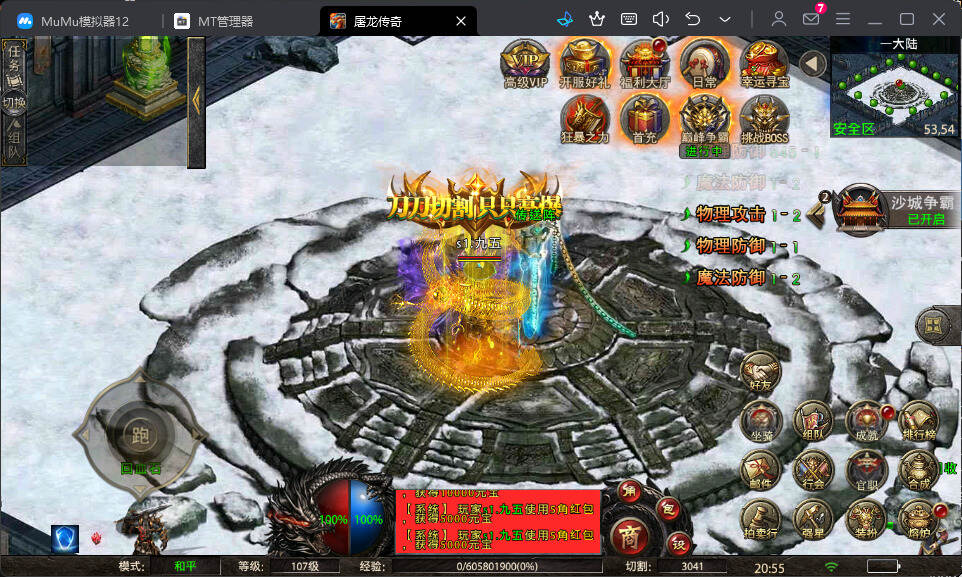The image size is (962, 577).
Task: Open the 行会 guild menu
Action: [x=813, y=470]
